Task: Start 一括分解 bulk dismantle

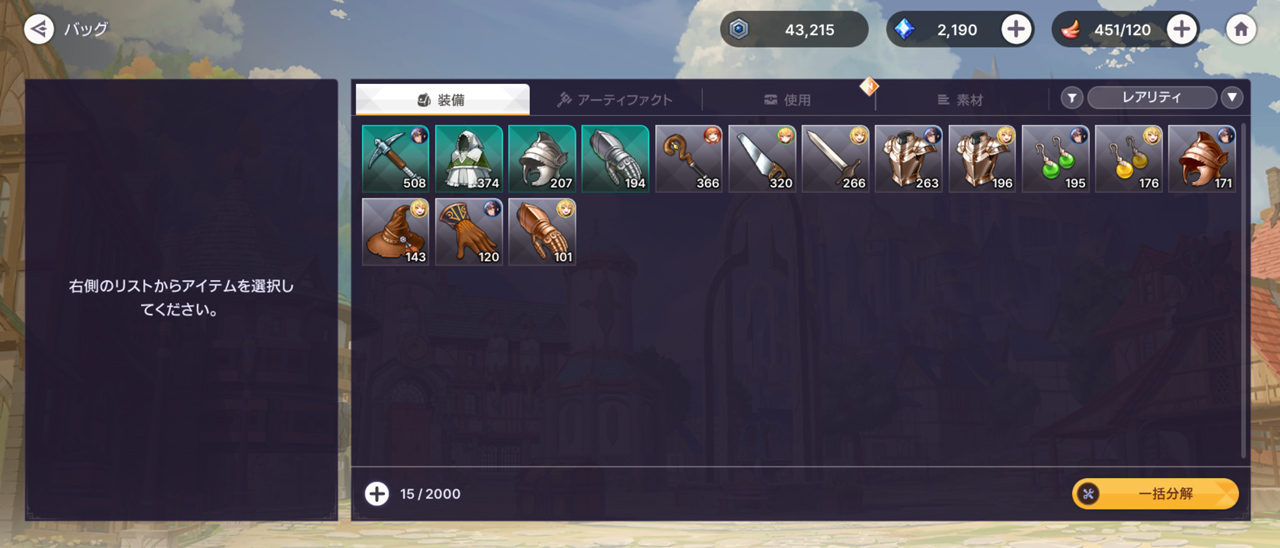Action: (x=1155, y=494)
